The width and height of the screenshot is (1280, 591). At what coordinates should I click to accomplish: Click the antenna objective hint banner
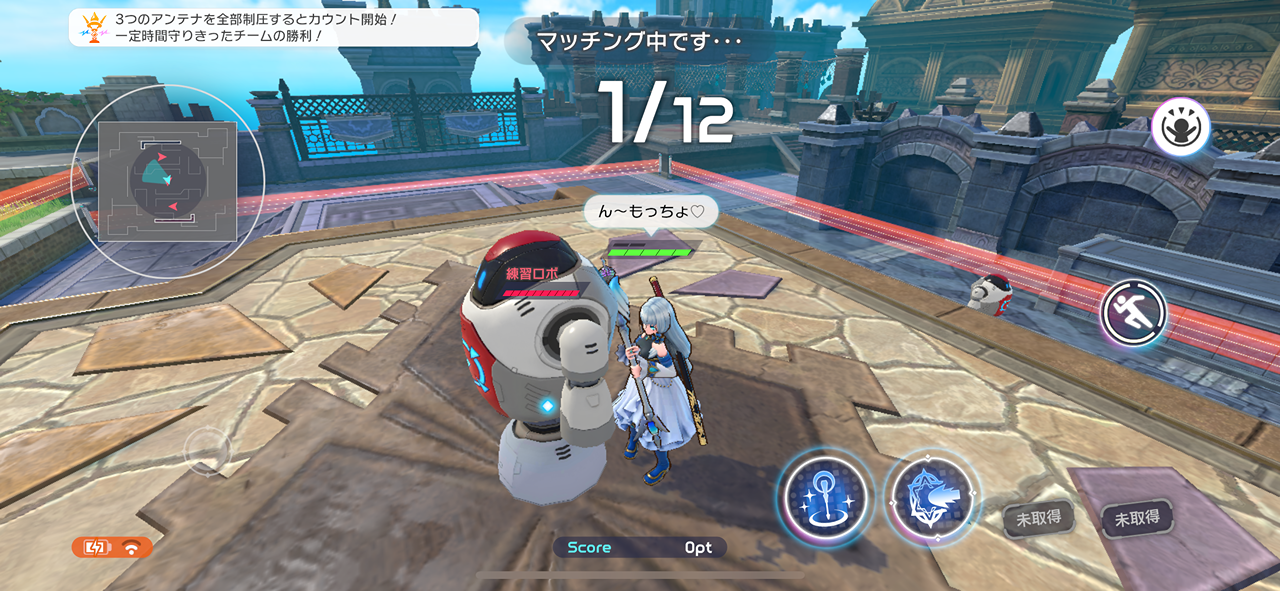point(274,27)
